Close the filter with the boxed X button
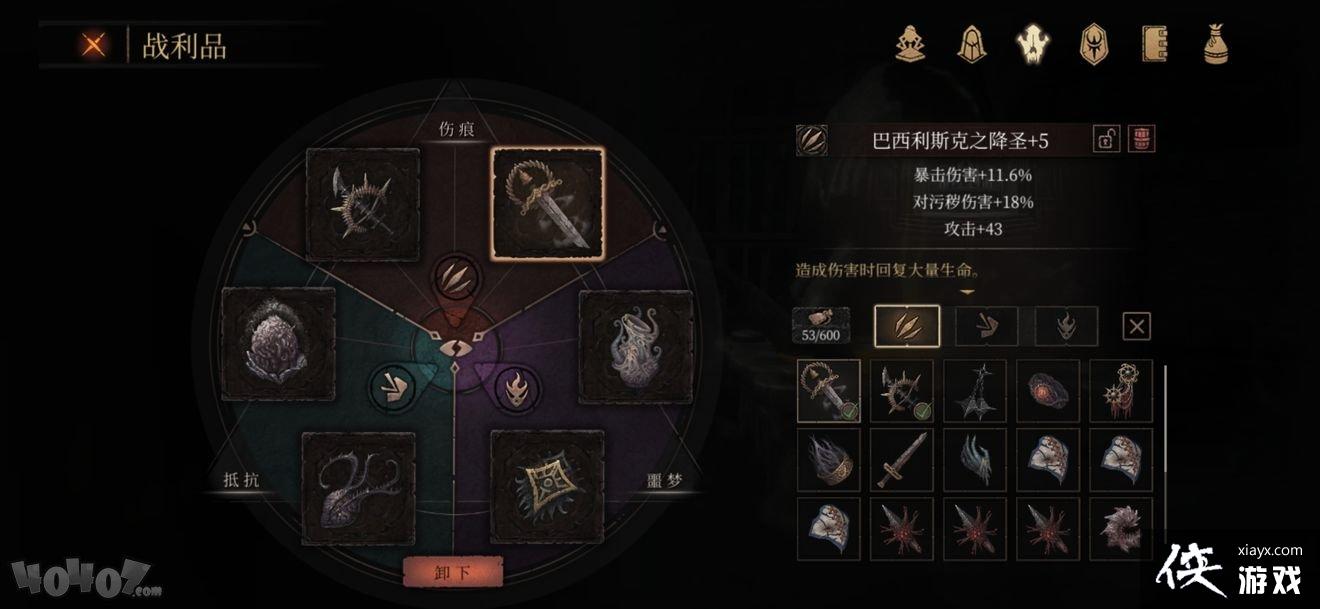 tap(1137, 325)
